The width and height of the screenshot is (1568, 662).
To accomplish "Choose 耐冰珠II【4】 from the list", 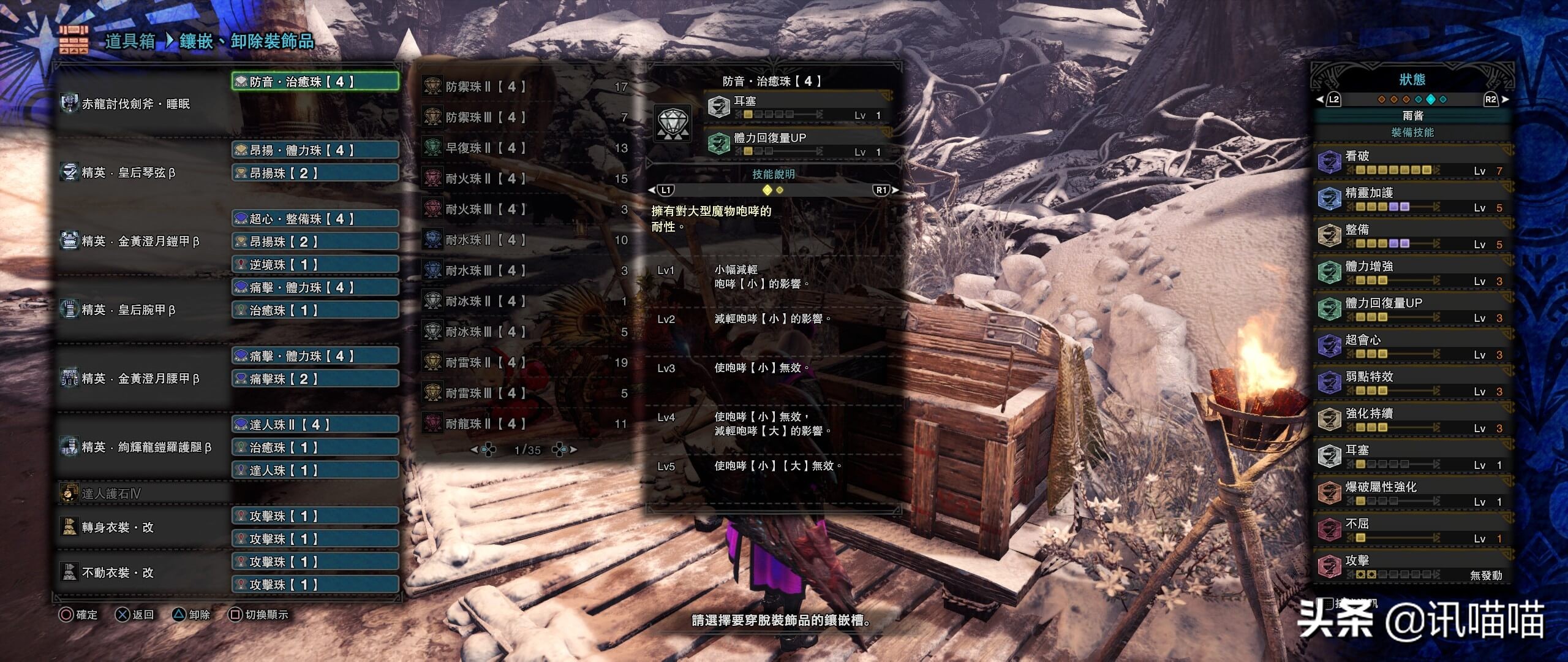I will point(526,301).
